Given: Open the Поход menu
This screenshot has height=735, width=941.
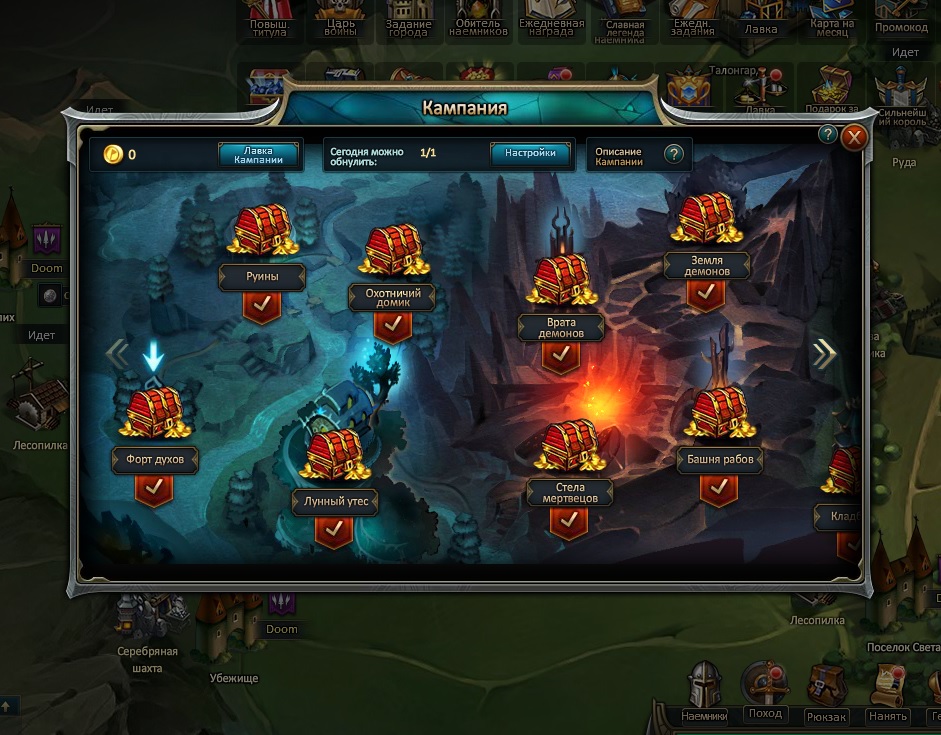Looking at the screenshot, I should coord(765,688).
